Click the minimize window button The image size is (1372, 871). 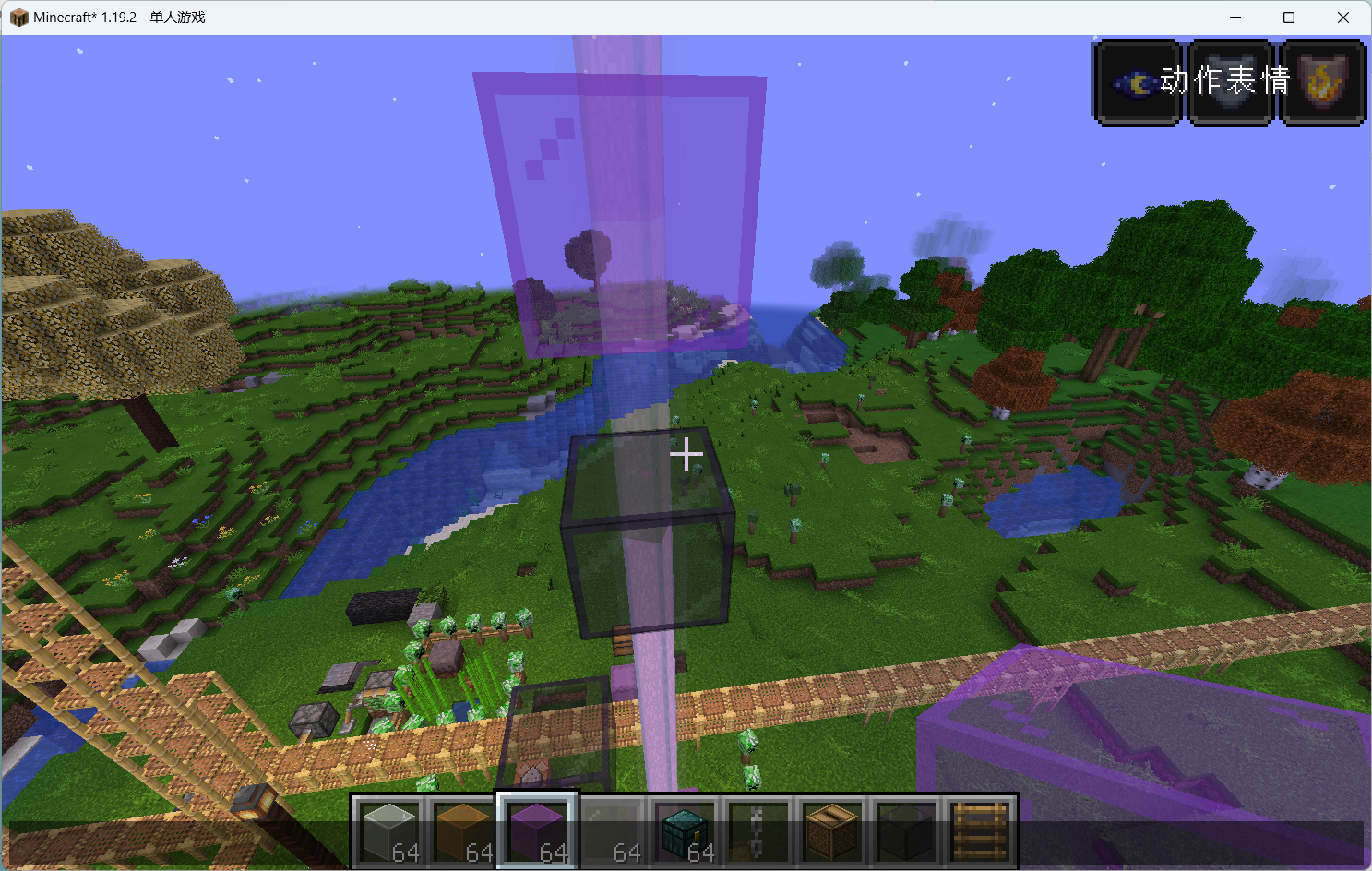(x=1235, y=17)
